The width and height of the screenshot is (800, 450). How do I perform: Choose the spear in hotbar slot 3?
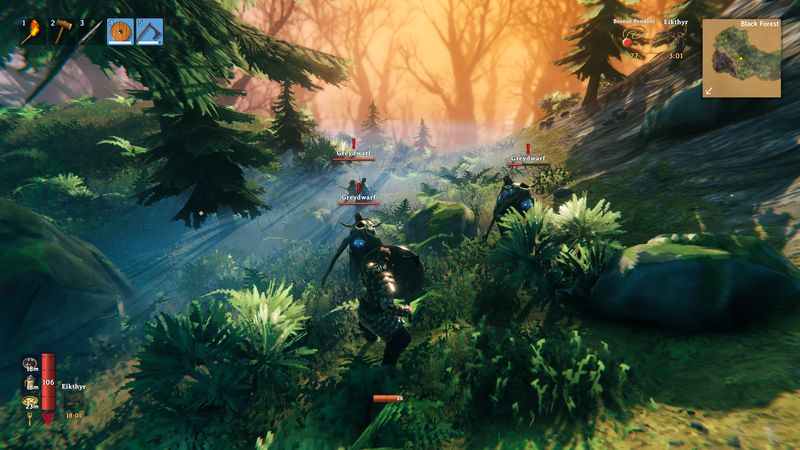(90, 32)
